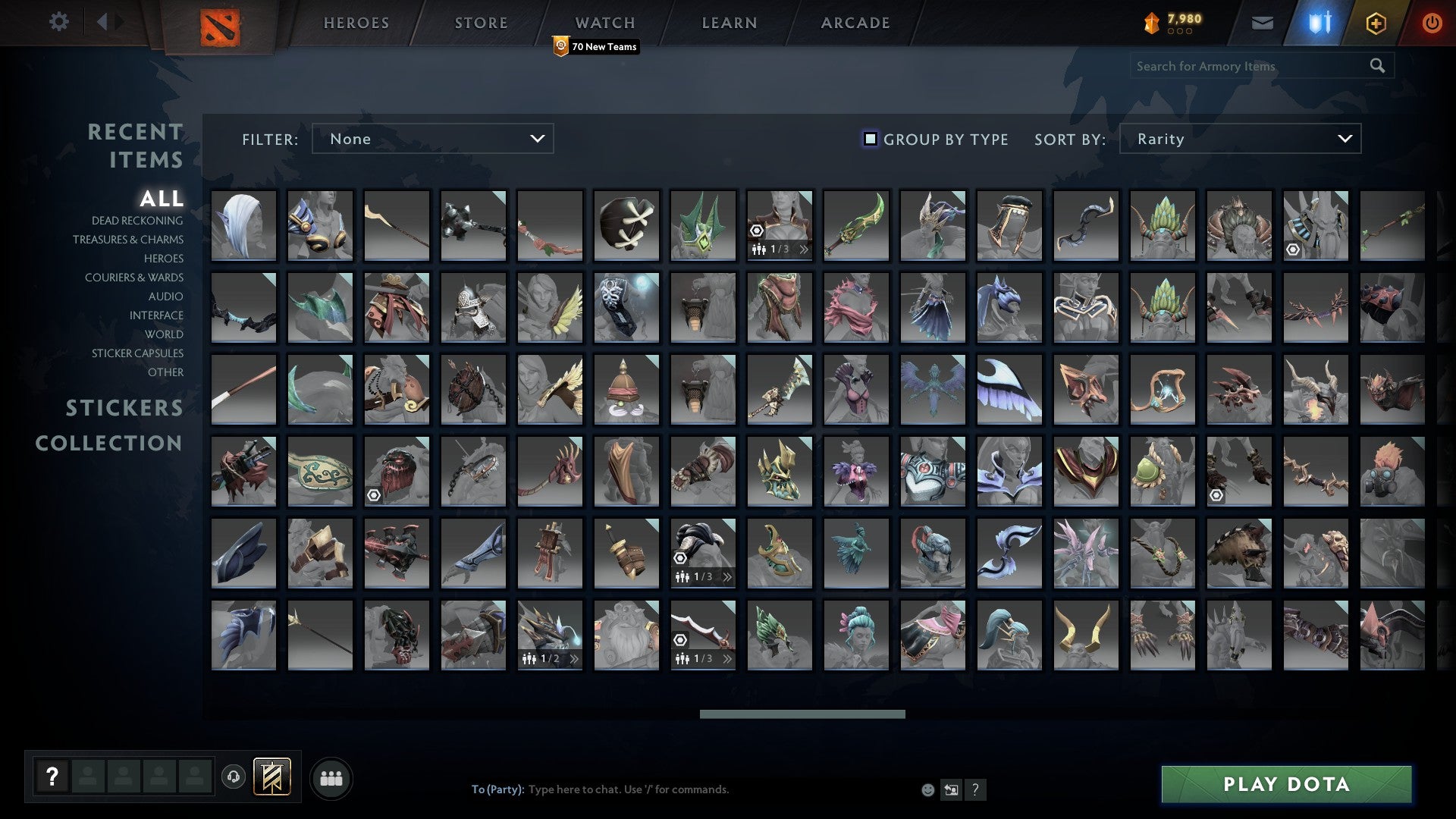Open the friends list people icon
The width and height of the screenshot is (1456, 819).
(331, 777)
